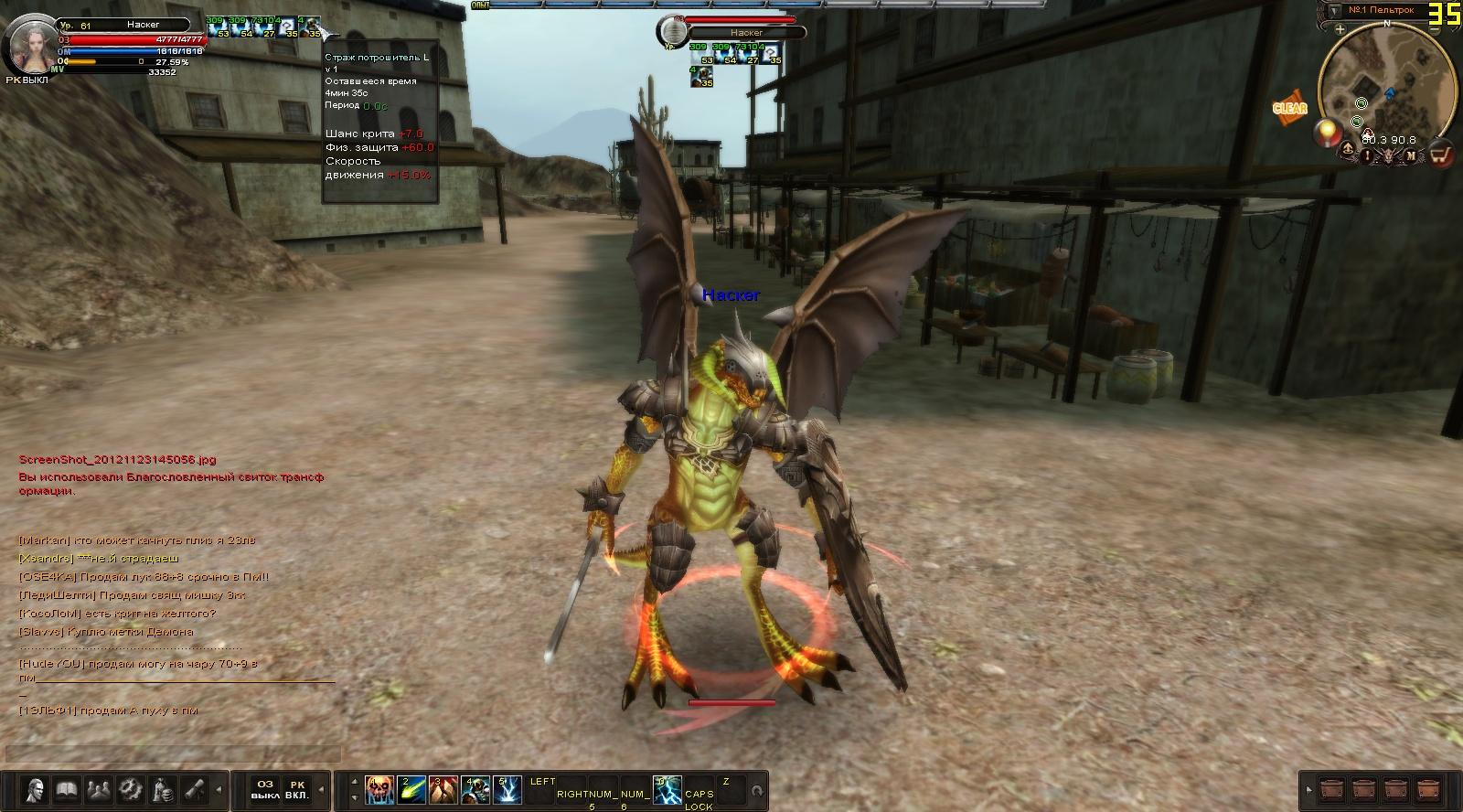Toggle the РК вкл button

[296, 789]
